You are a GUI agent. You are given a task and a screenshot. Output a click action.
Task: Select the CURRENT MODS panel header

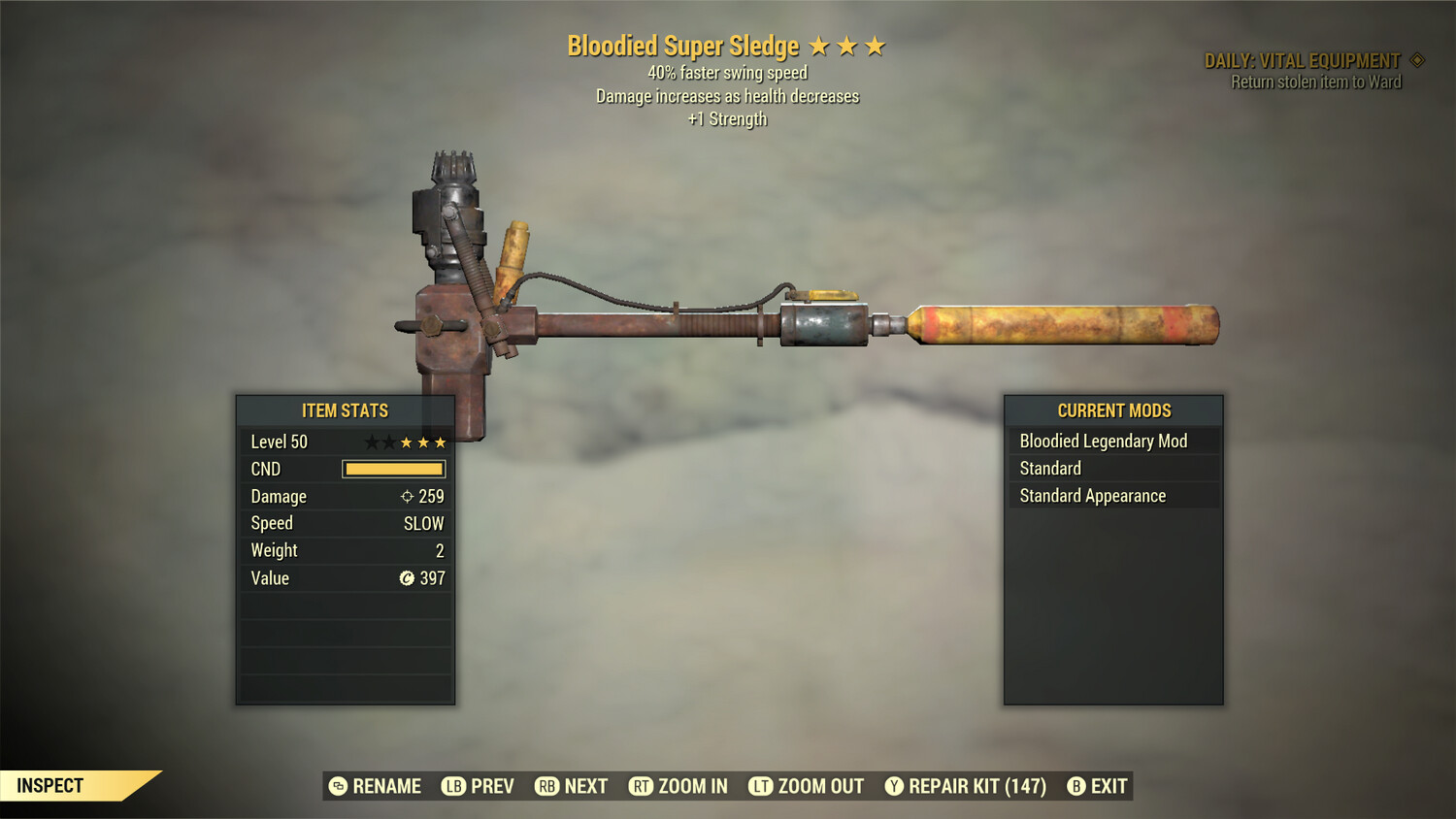click(1112, 410)
